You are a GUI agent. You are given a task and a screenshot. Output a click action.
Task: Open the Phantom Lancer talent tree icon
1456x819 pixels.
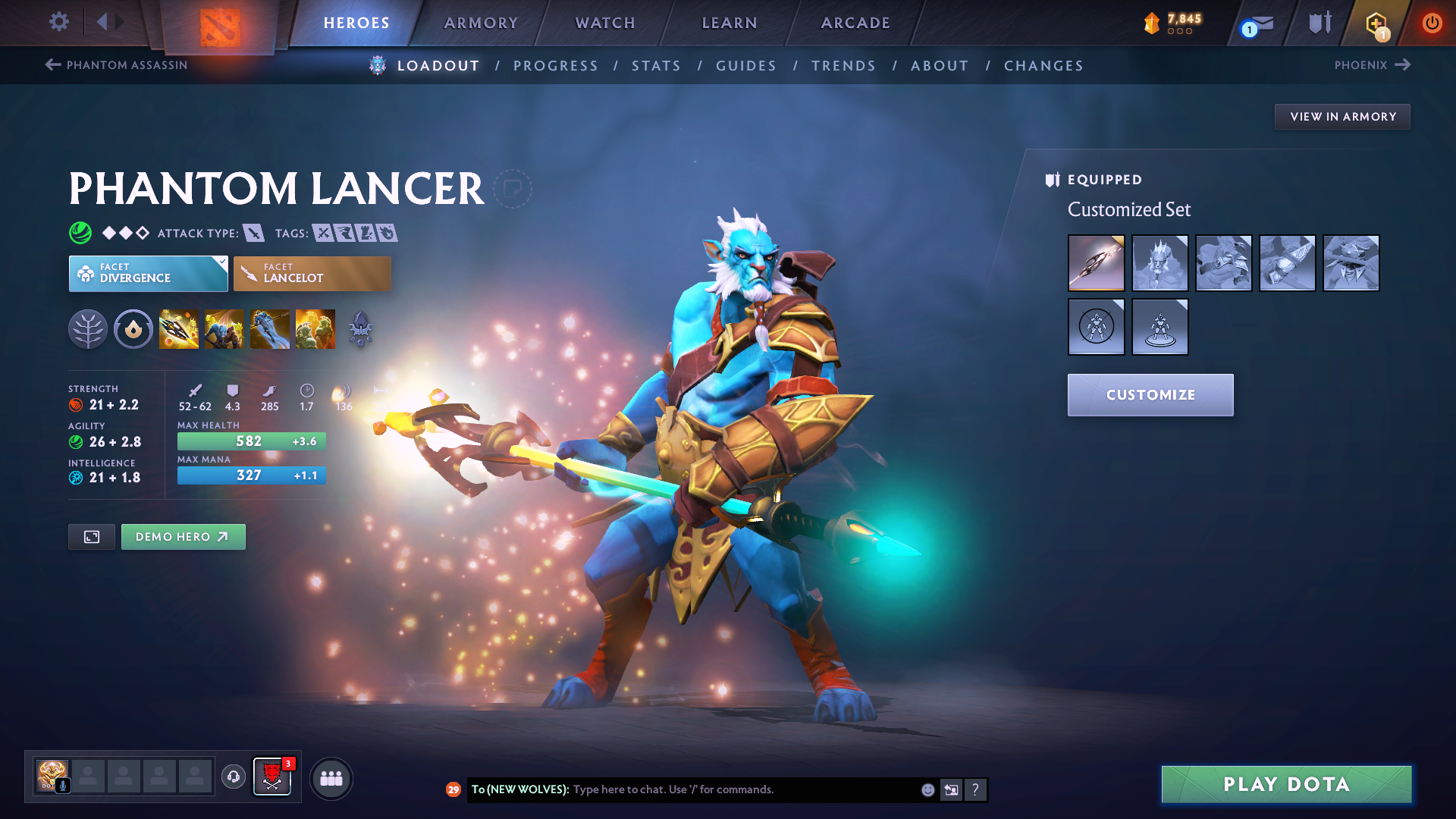click(88, 328)
